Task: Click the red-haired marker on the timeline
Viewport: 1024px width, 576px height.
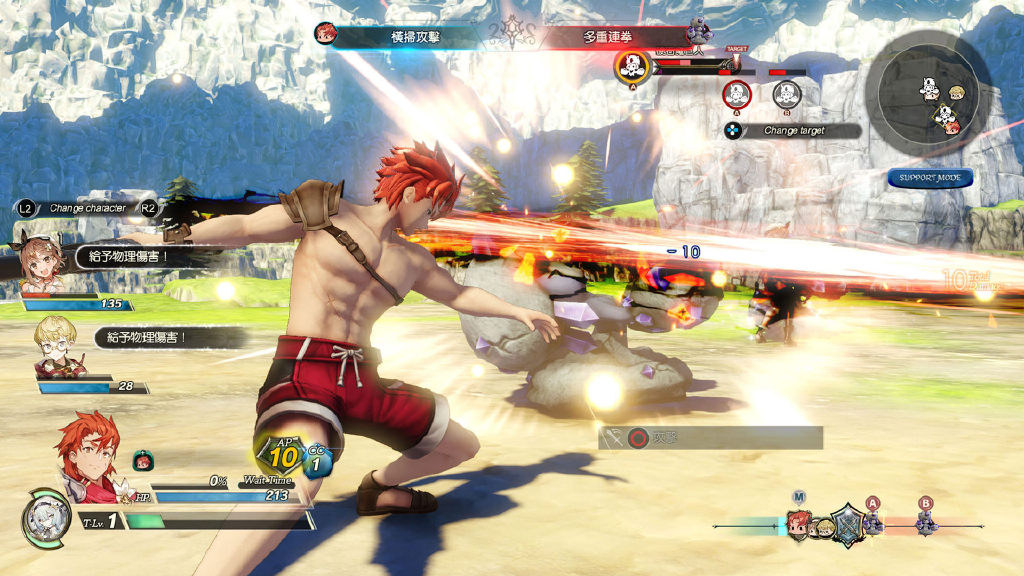Action: coord(798,523)
